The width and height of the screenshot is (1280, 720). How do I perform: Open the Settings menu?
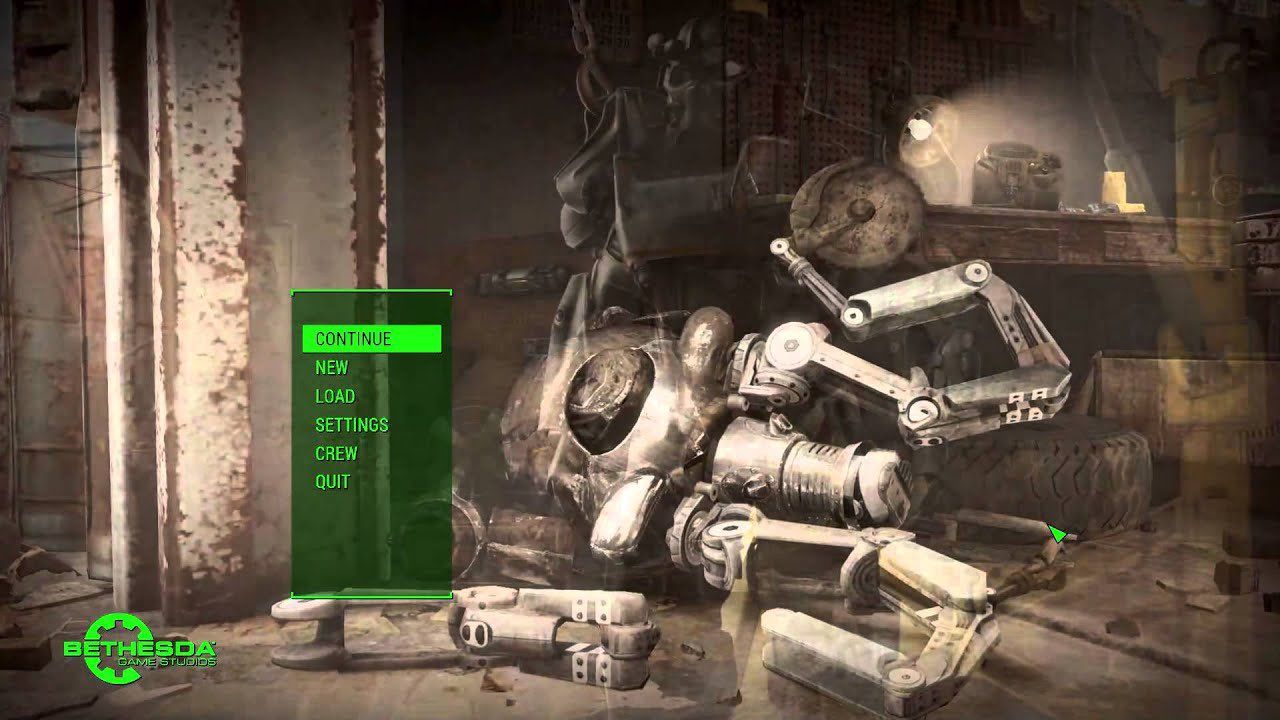[351, 425]
